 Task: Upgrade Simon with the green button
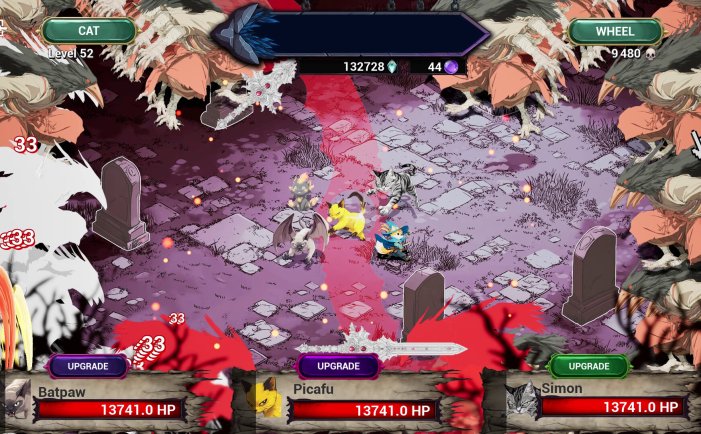(589, 366)
